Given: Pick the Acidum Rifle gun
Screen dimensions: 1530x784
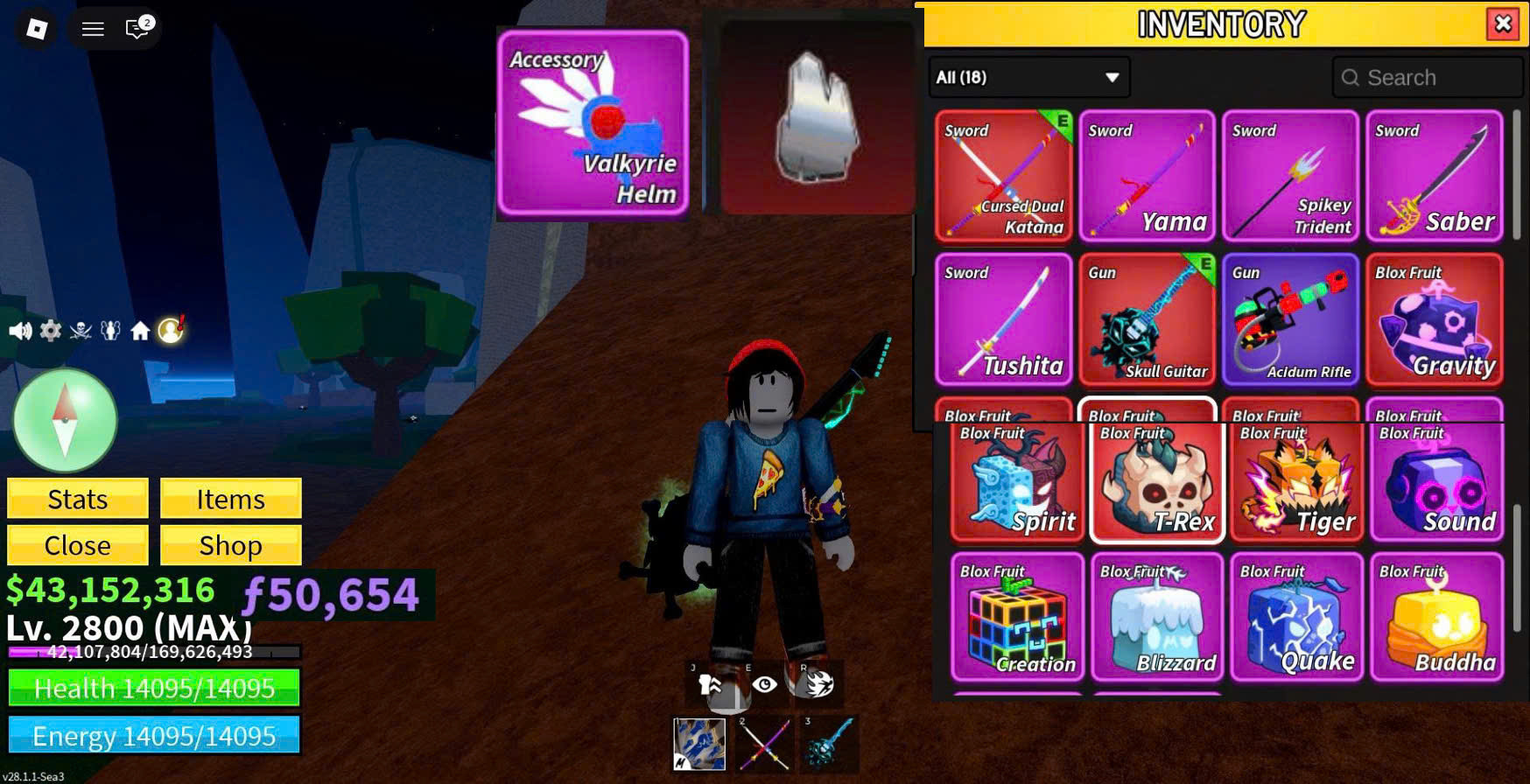Looking at the screenshot, I should coord(1290,319).
